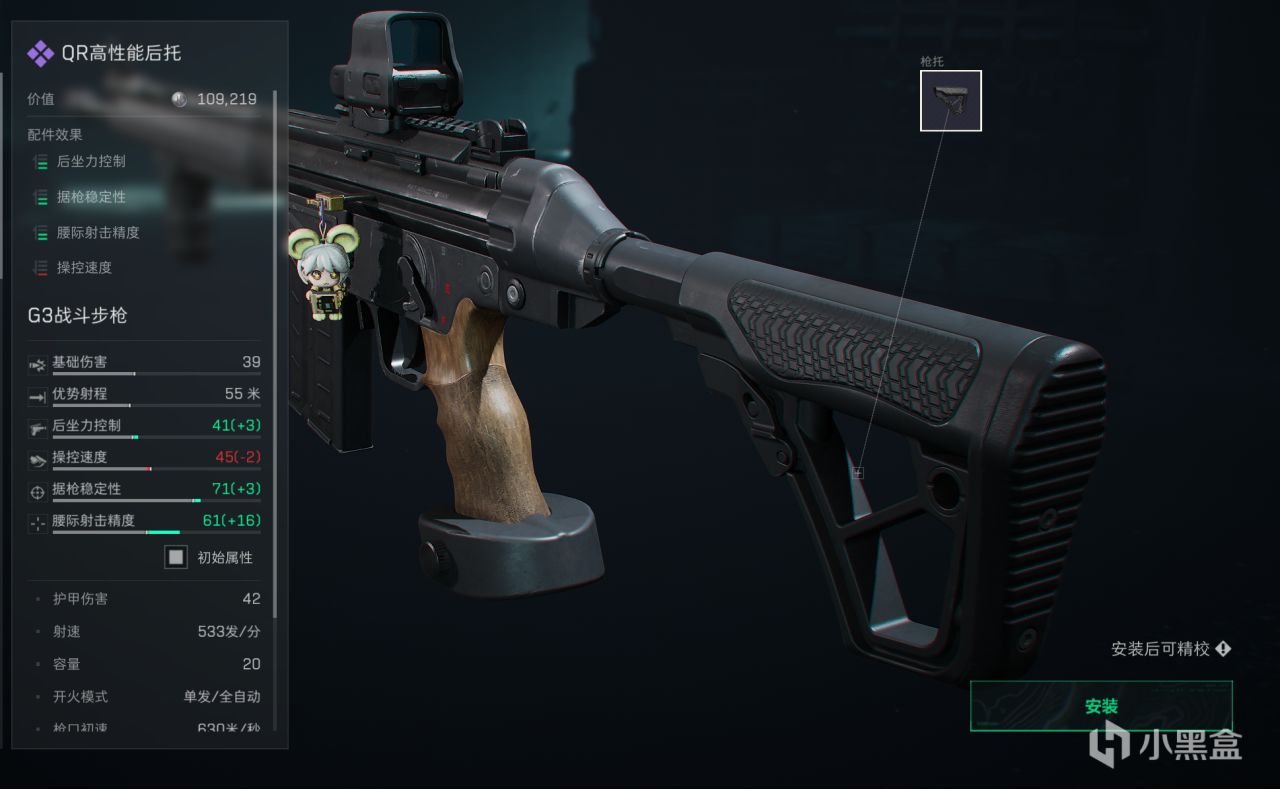Toggle the 初始属性 checkbox

coord(176,557)
